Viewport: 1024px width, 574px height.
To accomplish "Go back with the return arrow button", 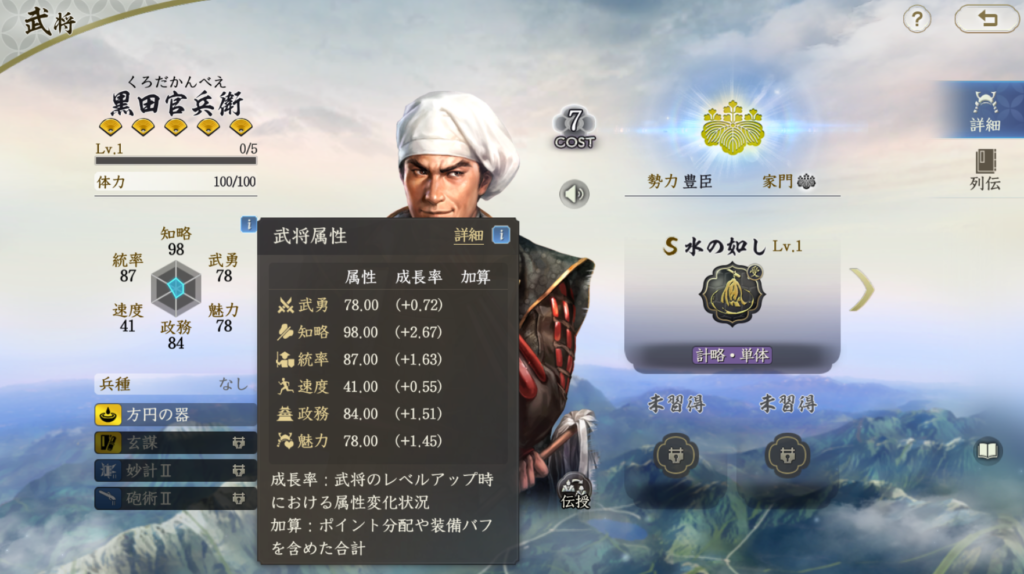I will 986,19.
